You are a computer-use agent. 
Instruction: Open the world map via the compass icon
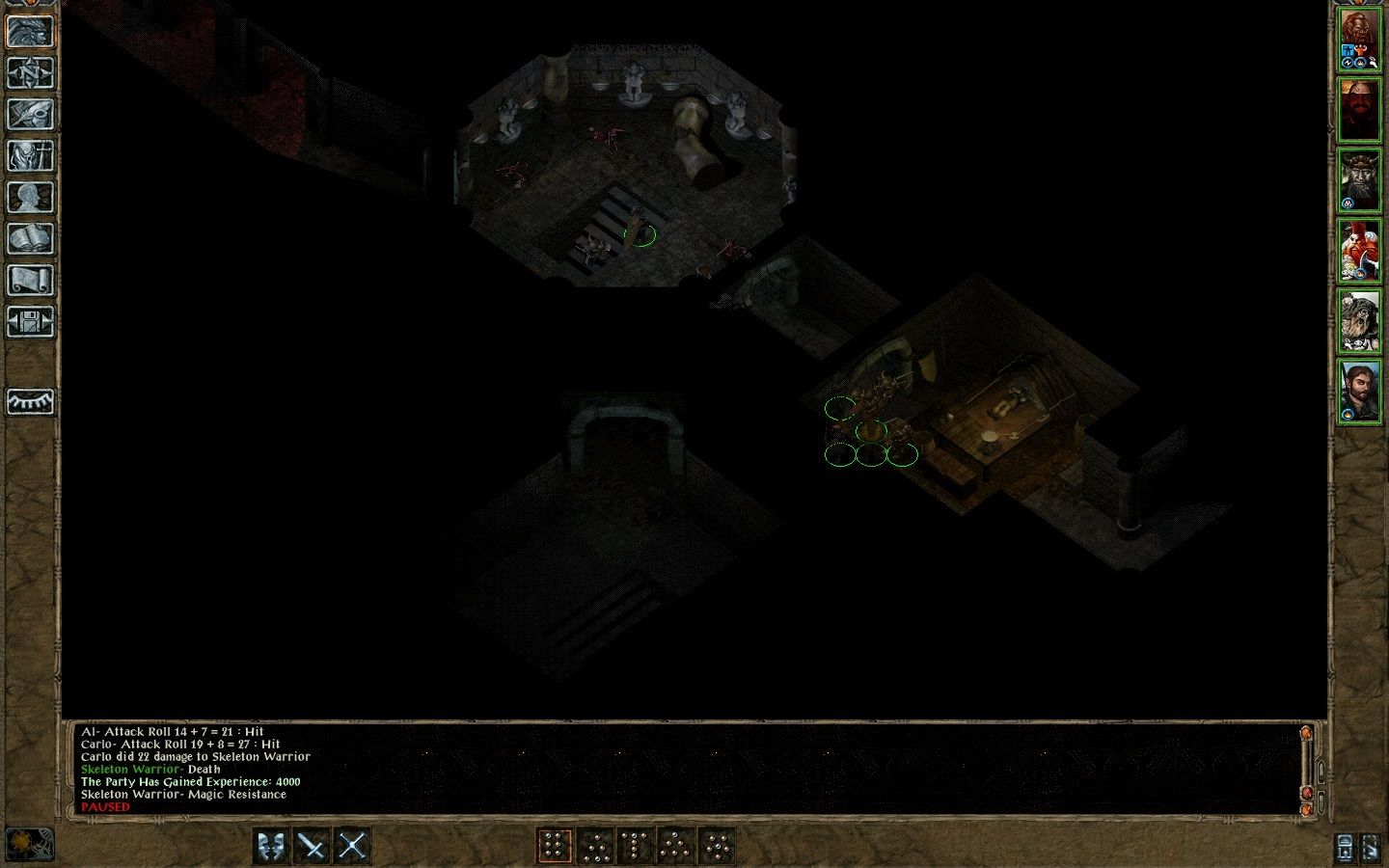tap(30, 74)
